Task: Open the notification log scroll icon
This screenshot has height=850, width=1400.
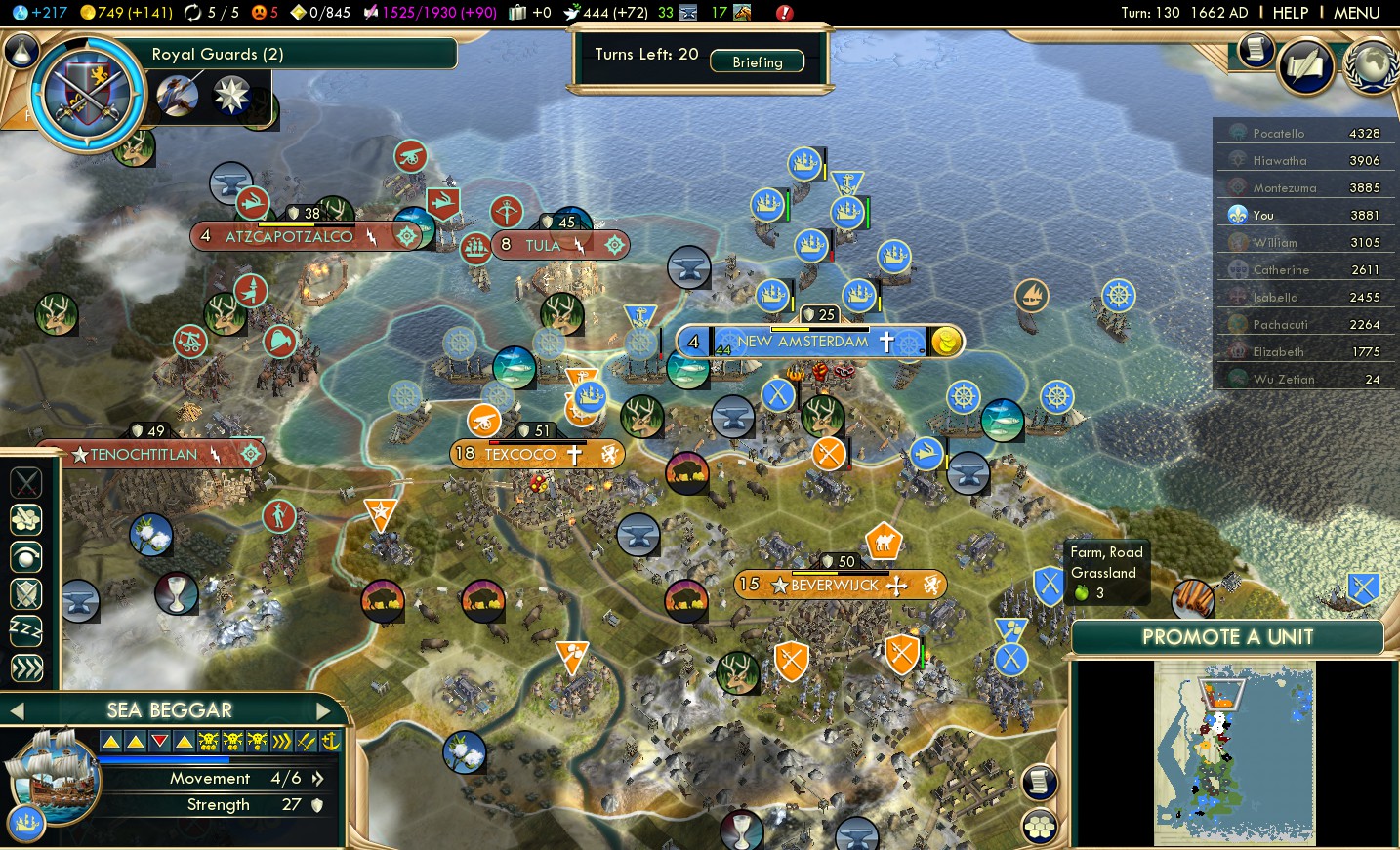Action: (x=1040, y=782)
